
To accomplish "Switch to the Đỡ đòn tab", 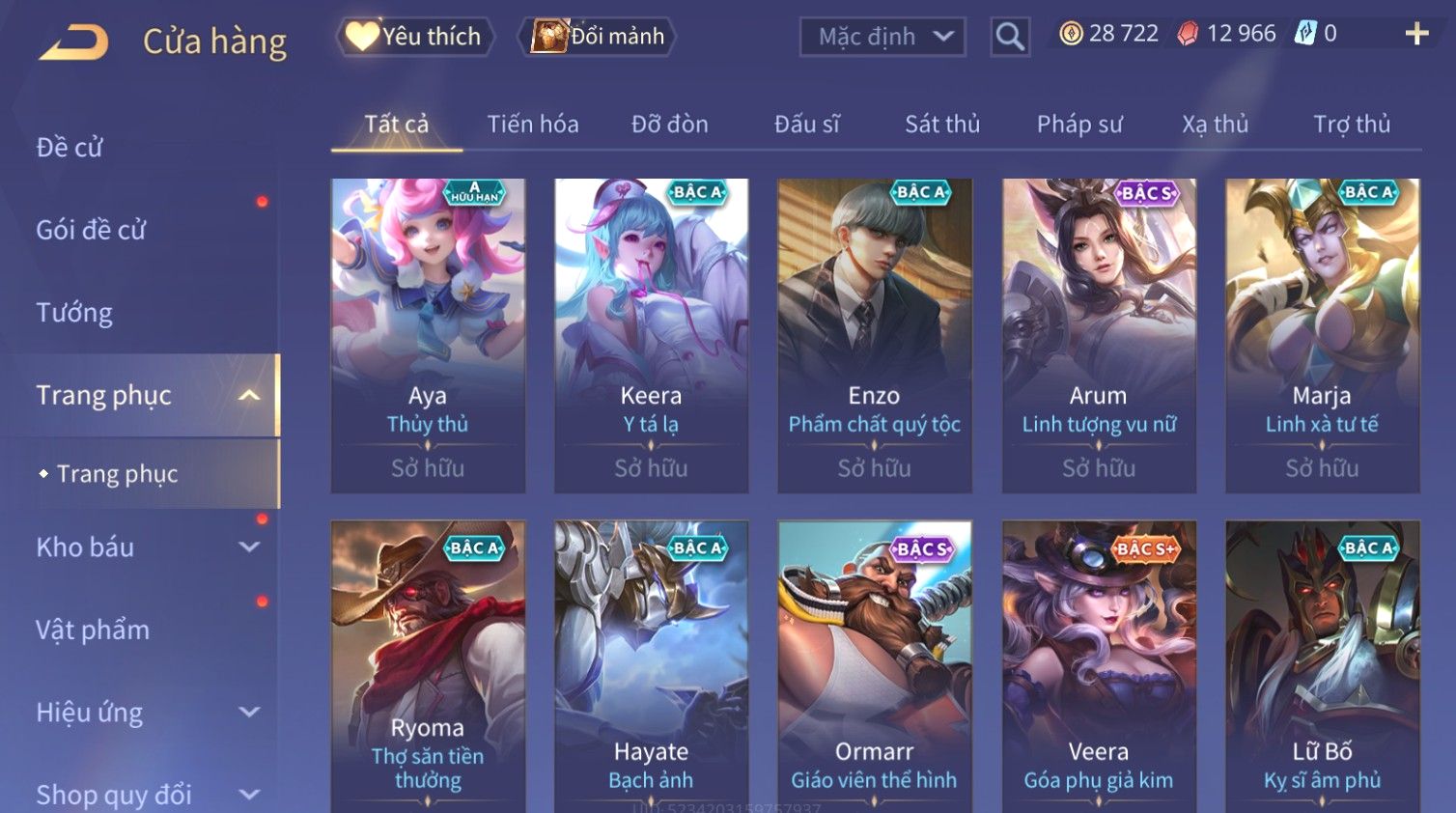I will [669, 125].
